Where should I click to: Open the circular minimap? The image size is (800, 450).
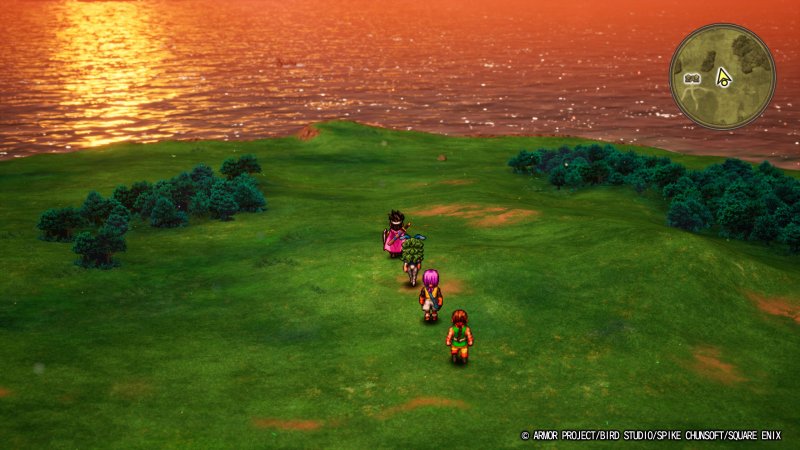click(x=722, y=76)
